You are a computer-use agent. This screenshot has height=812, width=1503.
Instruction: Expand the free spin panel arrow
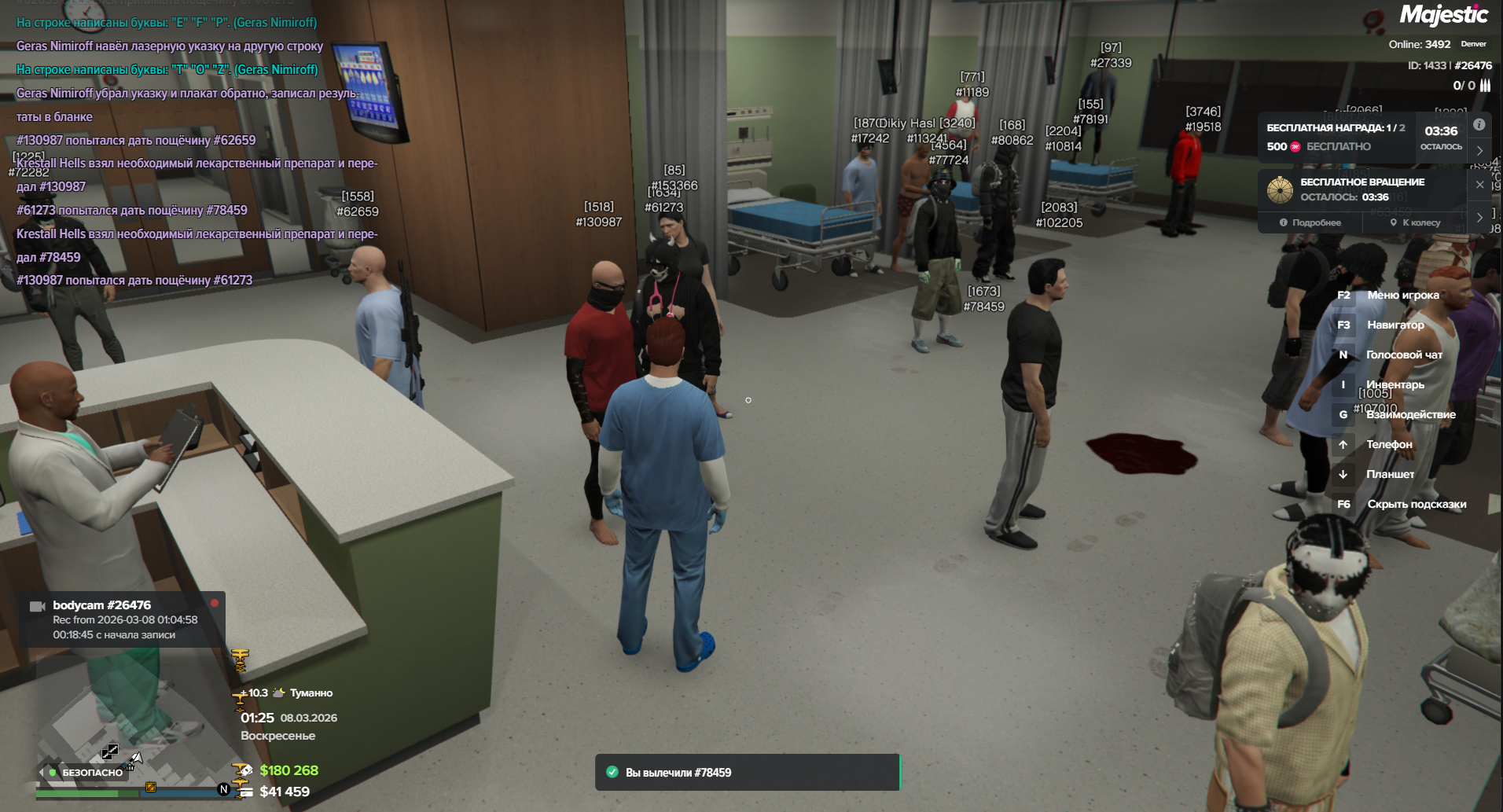point(1479,217)
